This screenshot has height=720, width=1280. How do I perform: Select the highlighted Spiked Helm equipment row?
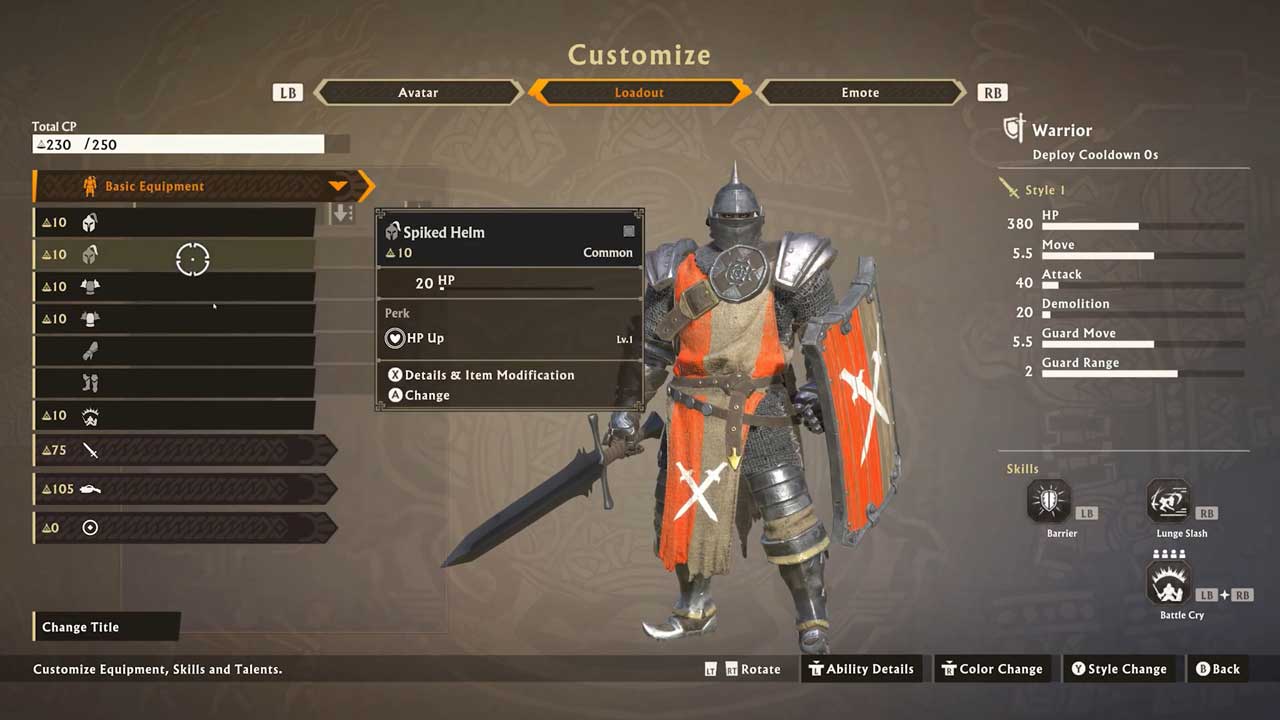tap(175, 254)
